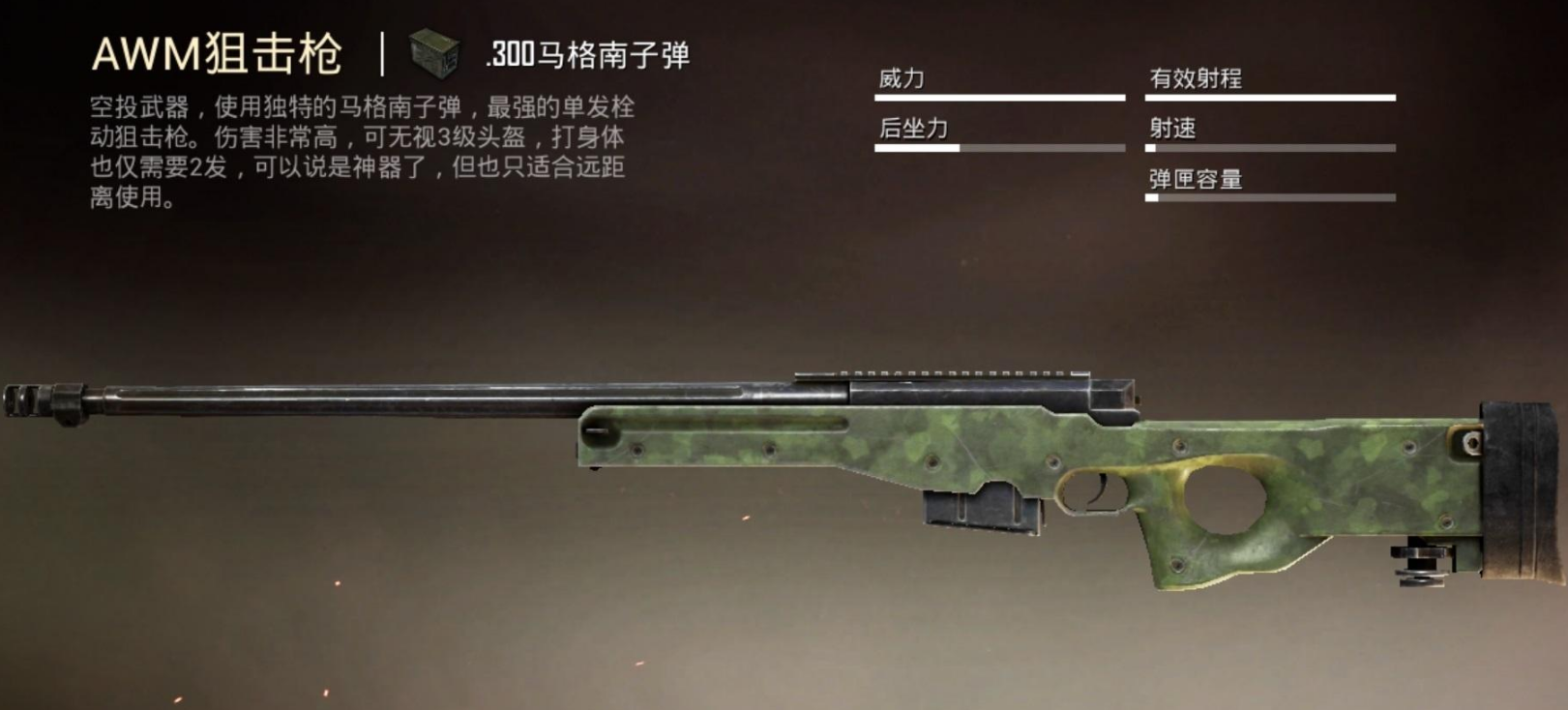The height and width of the screenshot is (710, 1568).
Task: Click the rifle's scope mounting rail
Action: pyautogui.click(x=943, y=373)
